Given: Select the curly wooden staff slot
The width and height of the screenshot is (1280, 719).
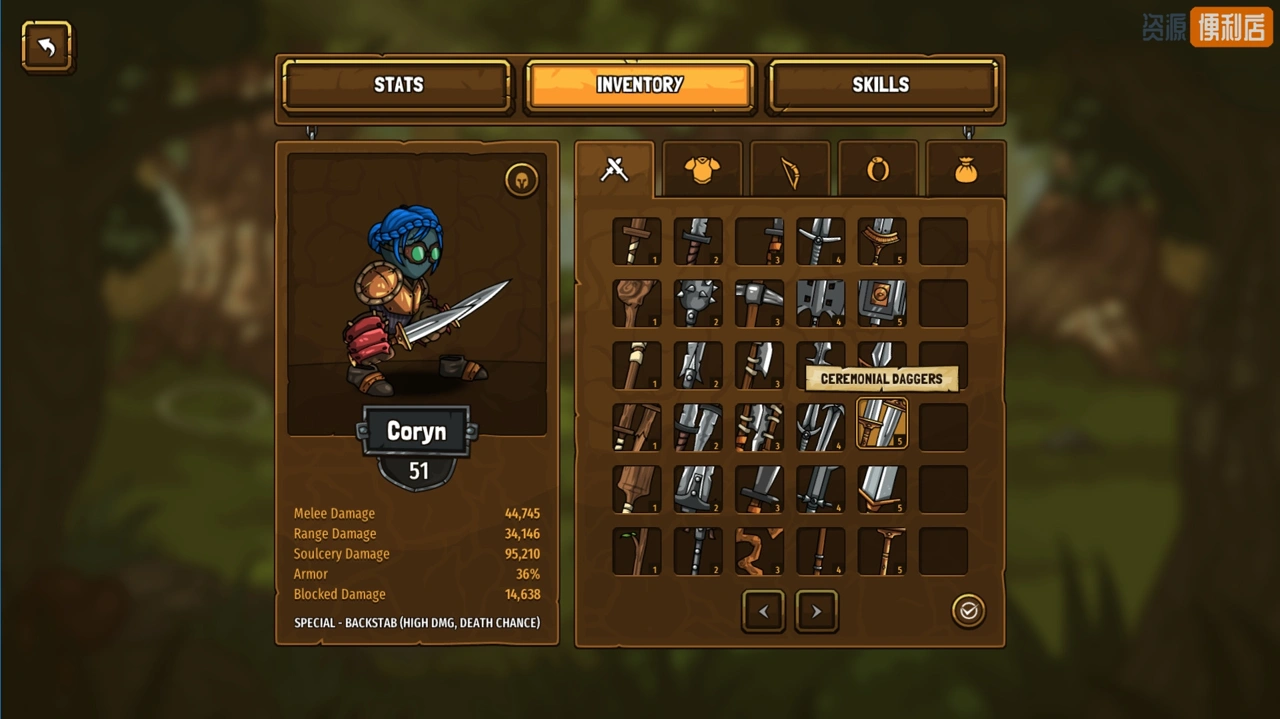Looking at the screenshot, I should click(759, 551).
